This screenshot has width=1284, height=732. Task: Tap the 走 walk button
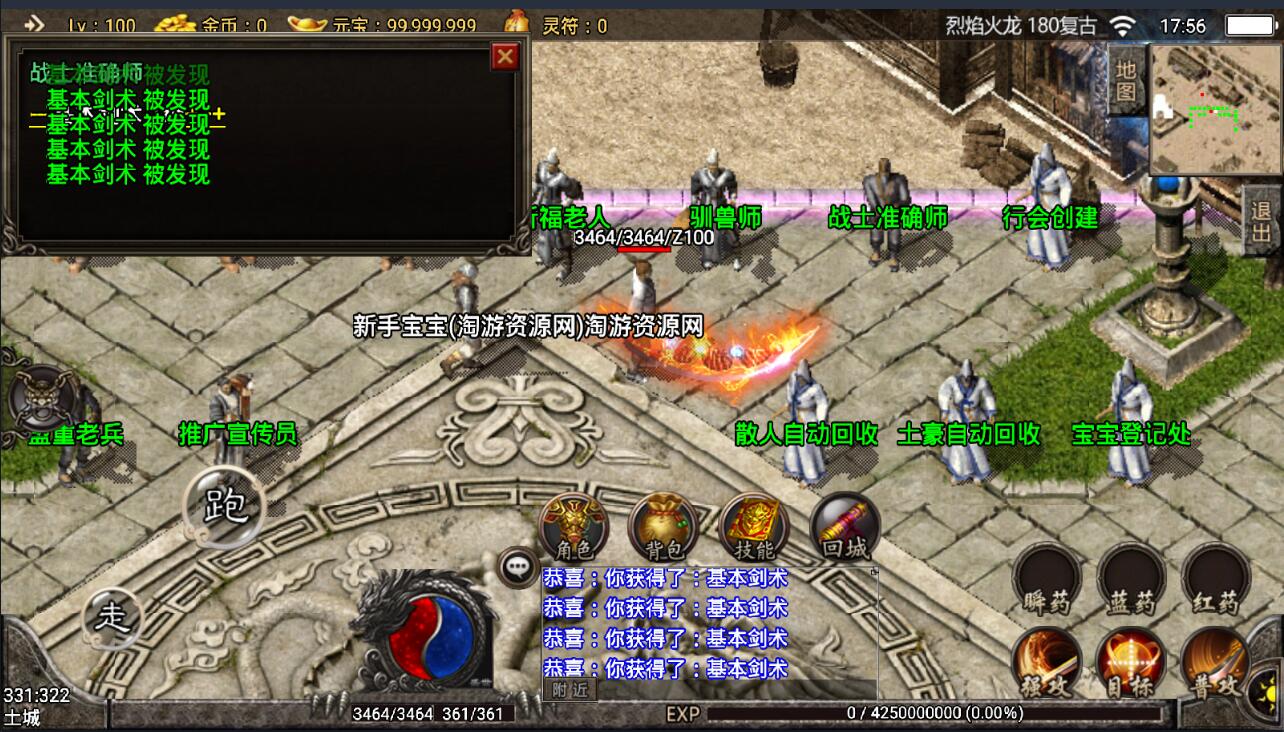point(112,617)
